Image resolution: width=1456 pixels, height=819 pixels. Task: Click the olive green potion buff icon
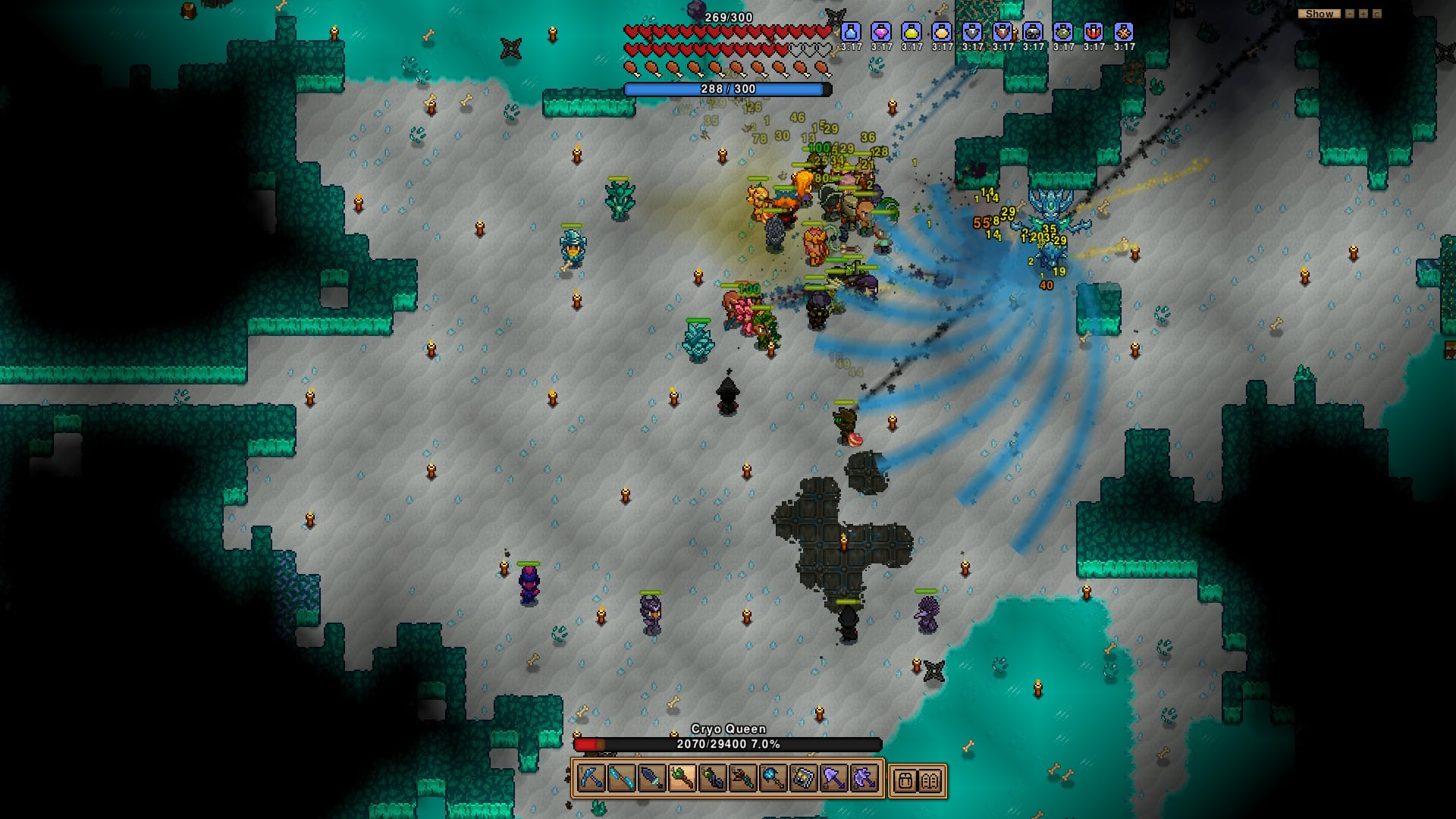click(x=1063, y=32)
